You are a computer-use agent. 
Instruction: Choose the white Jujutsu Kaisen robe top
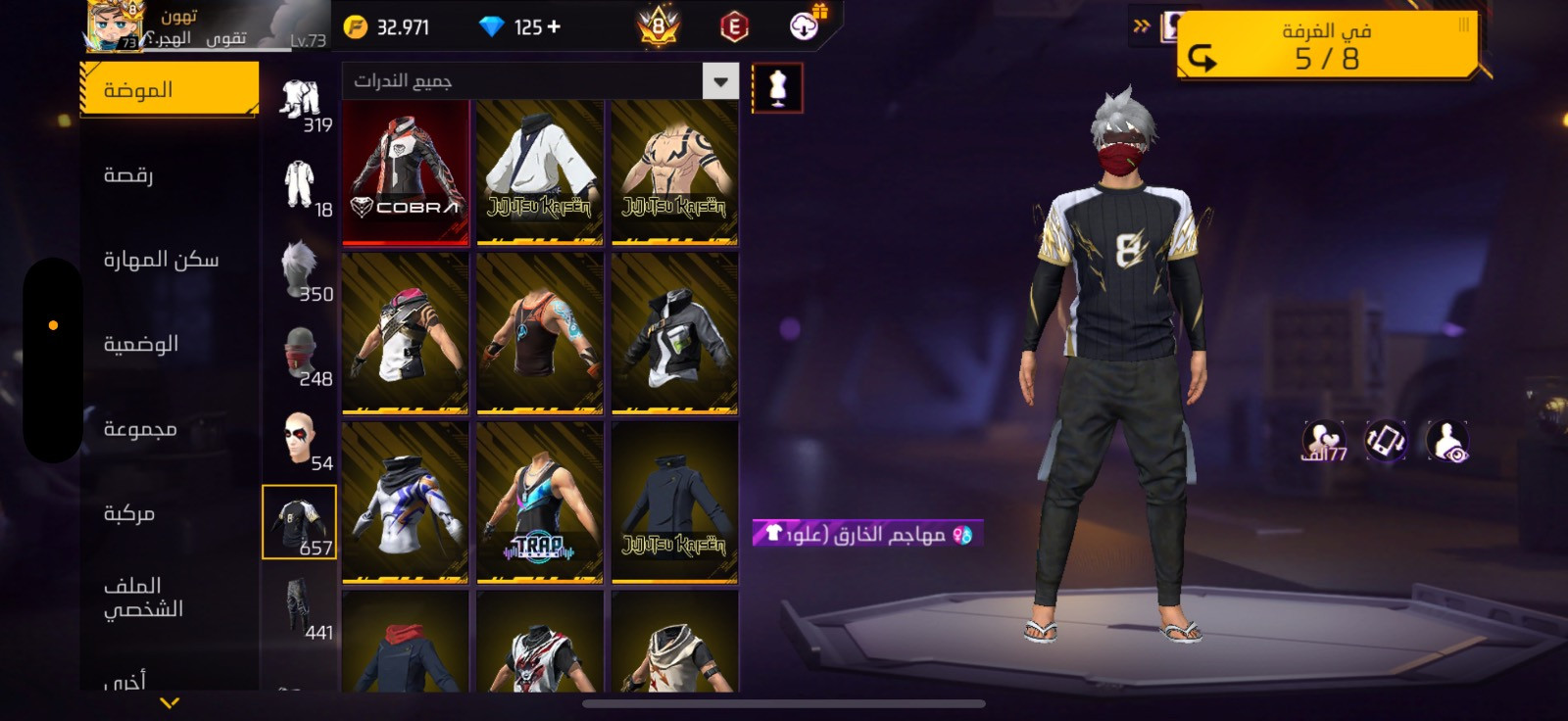click(539, 172)
